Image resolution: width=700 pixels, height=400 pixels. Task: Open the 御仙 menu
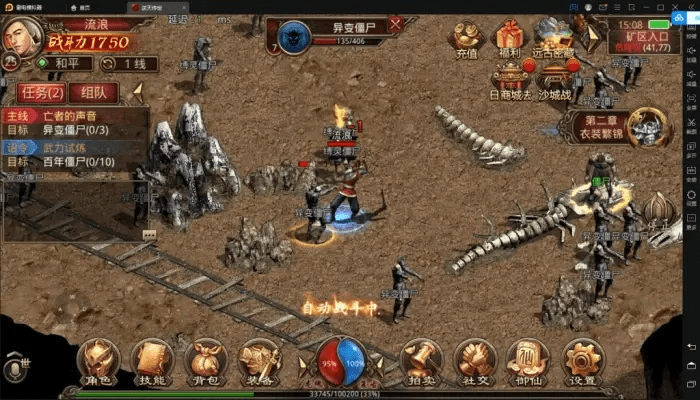(527, 360)
